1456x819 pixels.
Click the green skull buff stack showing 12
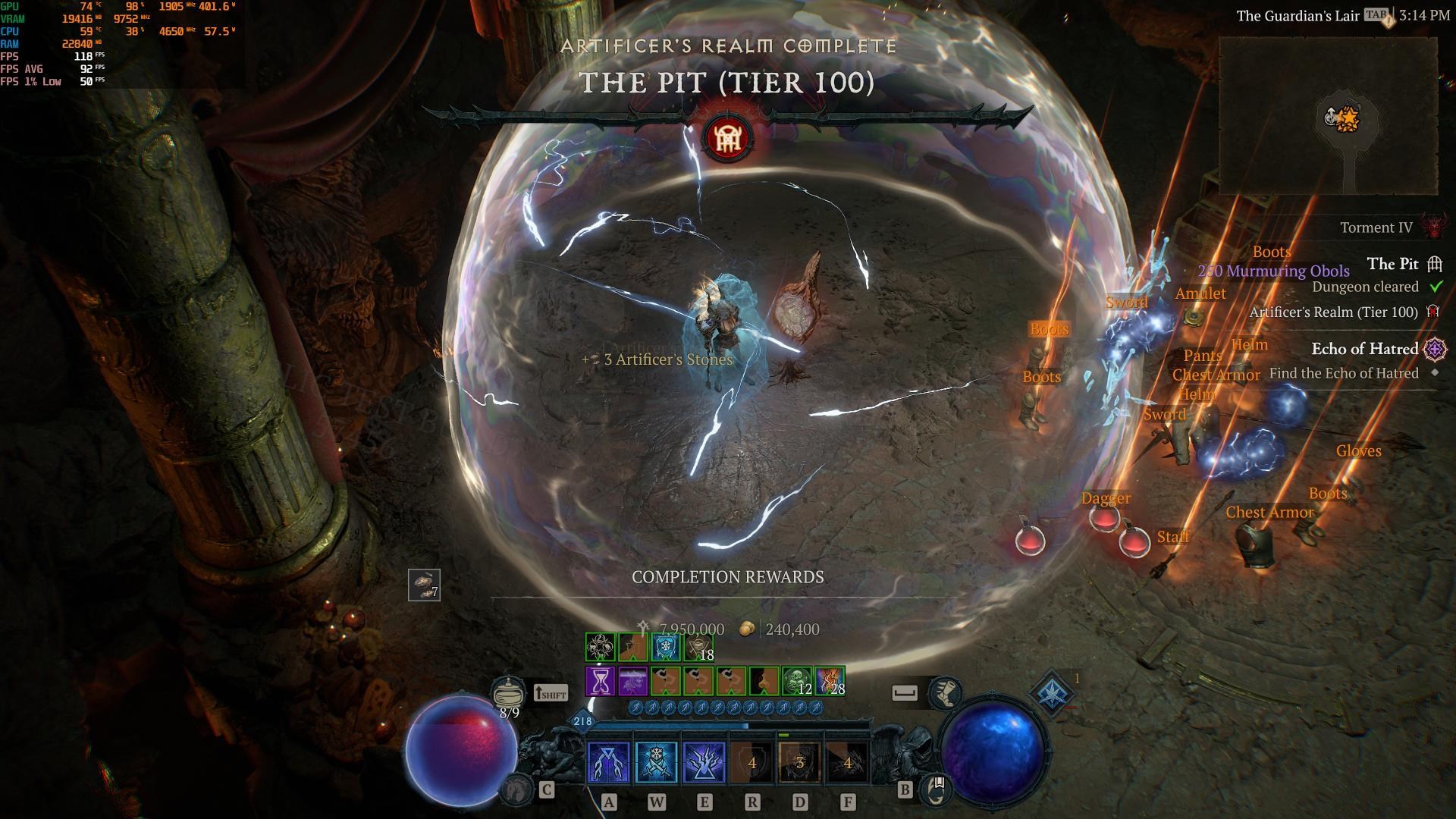(x=795, y=681)
